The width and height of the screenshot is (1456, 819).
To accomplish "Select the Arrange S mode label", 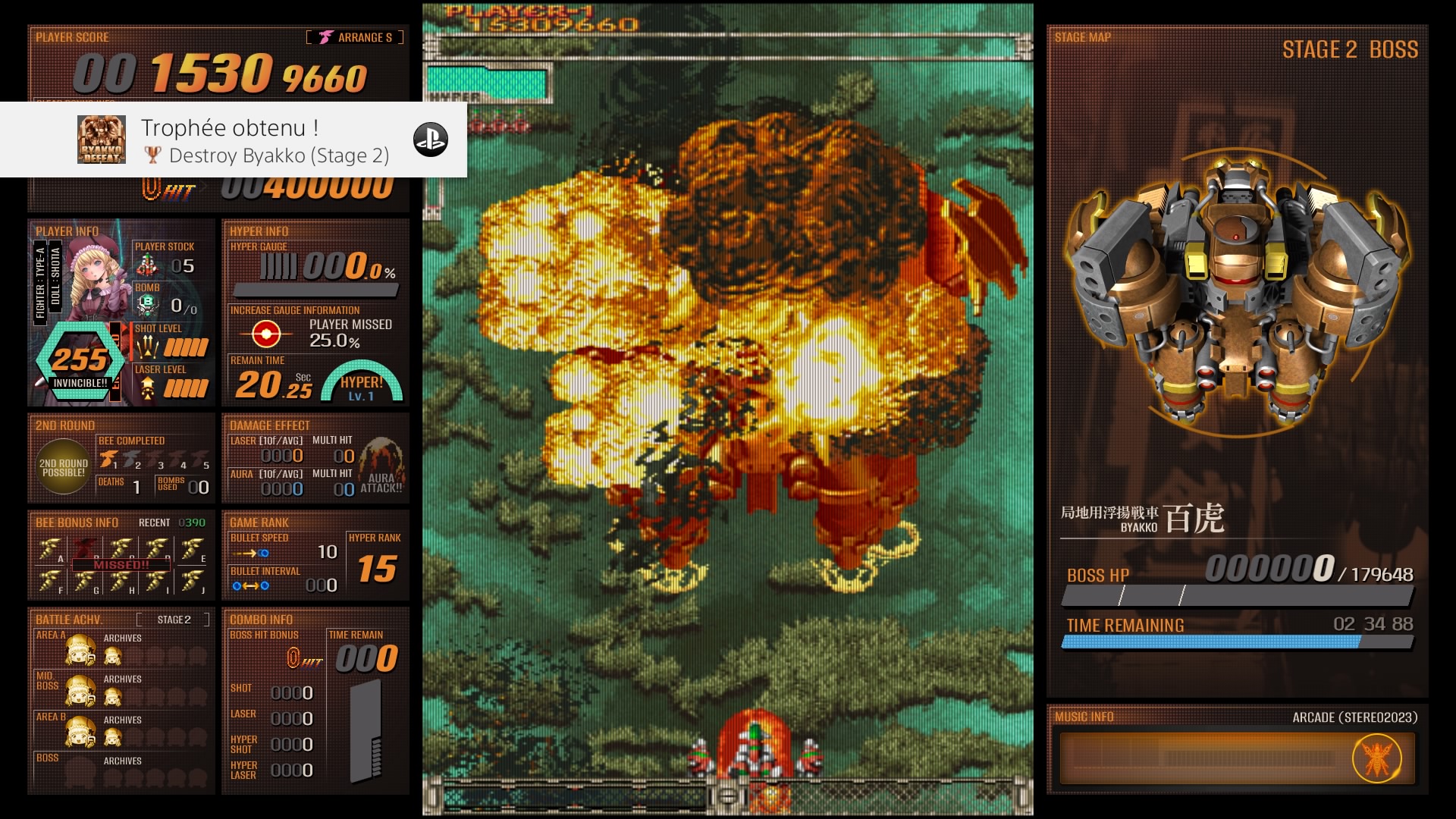I will [x=356, y=37].
